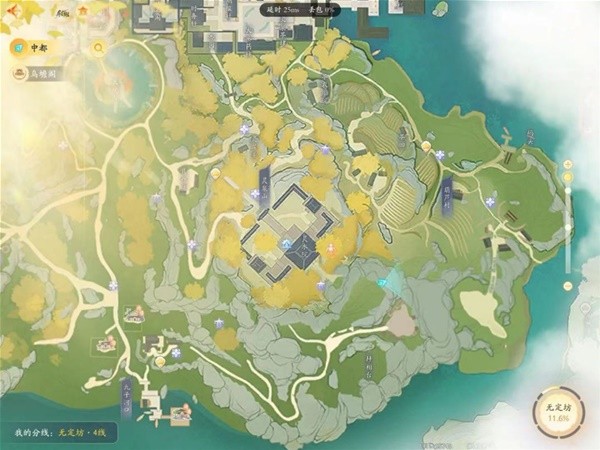Click the orange house icon at the top
The width and height of the screenshot is (600, 450).
pos(82,11)
